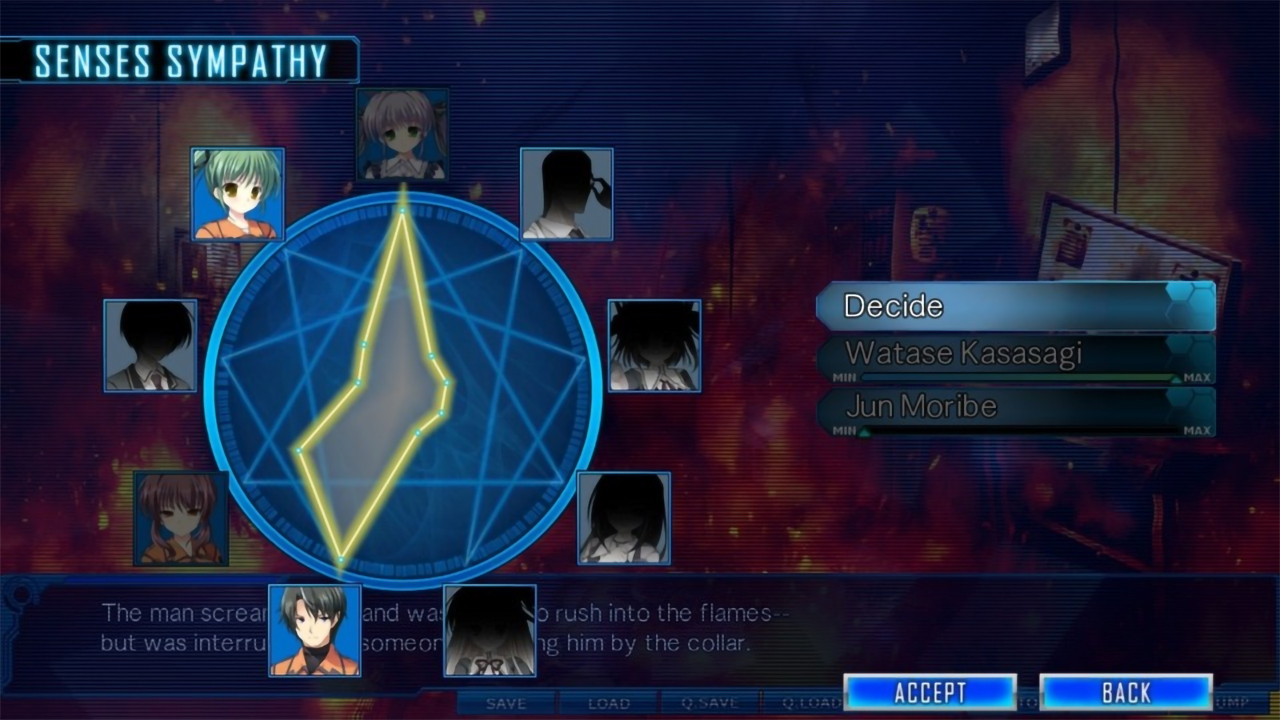This screenshot has width=1280, height=720.
Task: Pick the green-eyed girl portrait at the top
Action: point(402,134)
